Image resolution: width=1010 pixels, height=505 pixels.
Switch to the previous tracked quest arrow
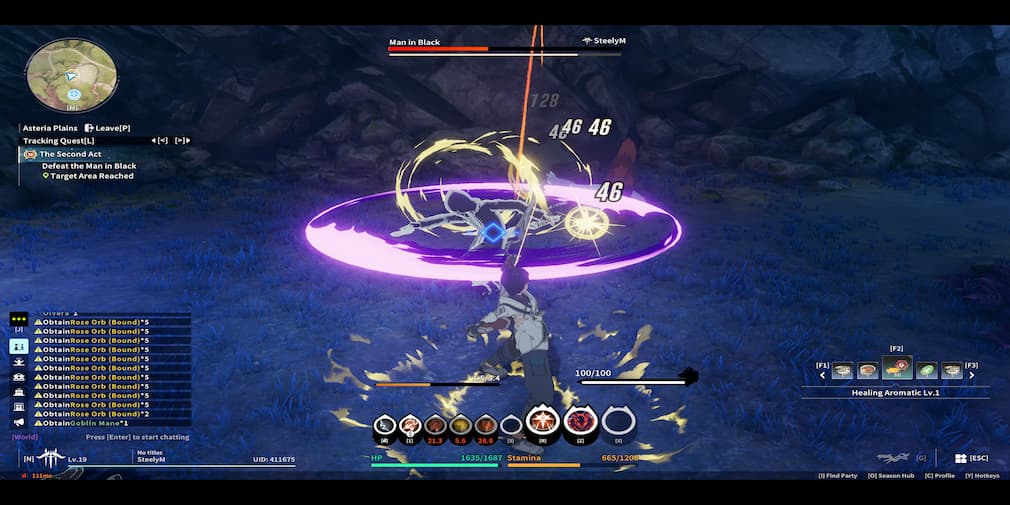[x=162, y=140]
